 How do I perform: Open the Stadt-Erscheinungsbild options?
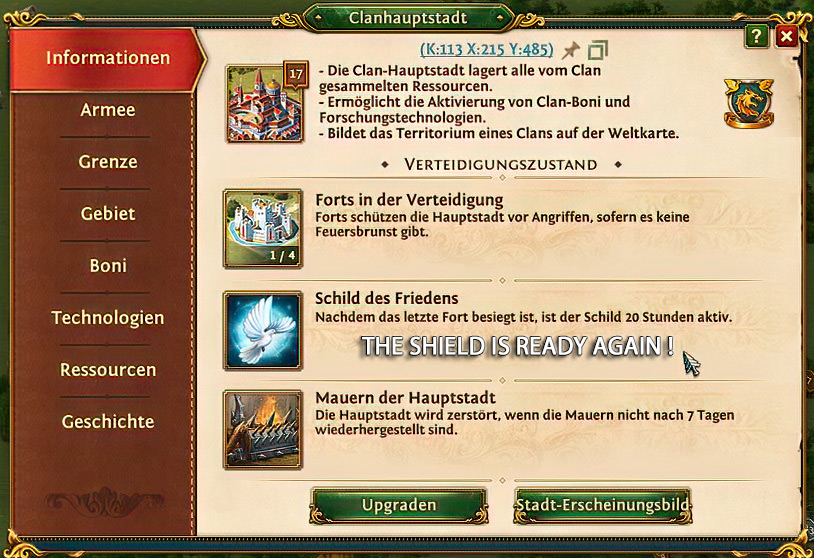(602, 506)
